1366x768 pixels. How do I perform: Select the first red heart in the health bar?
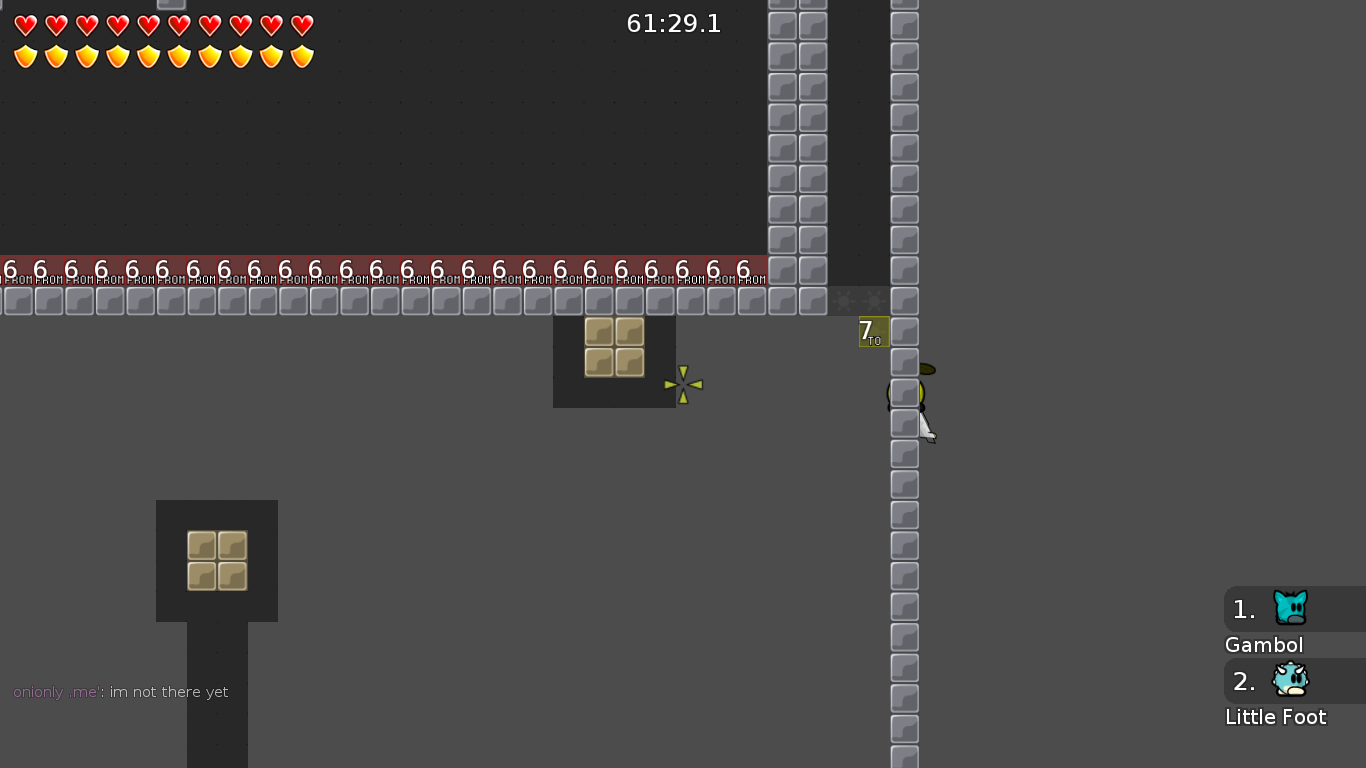pos(25,26)
